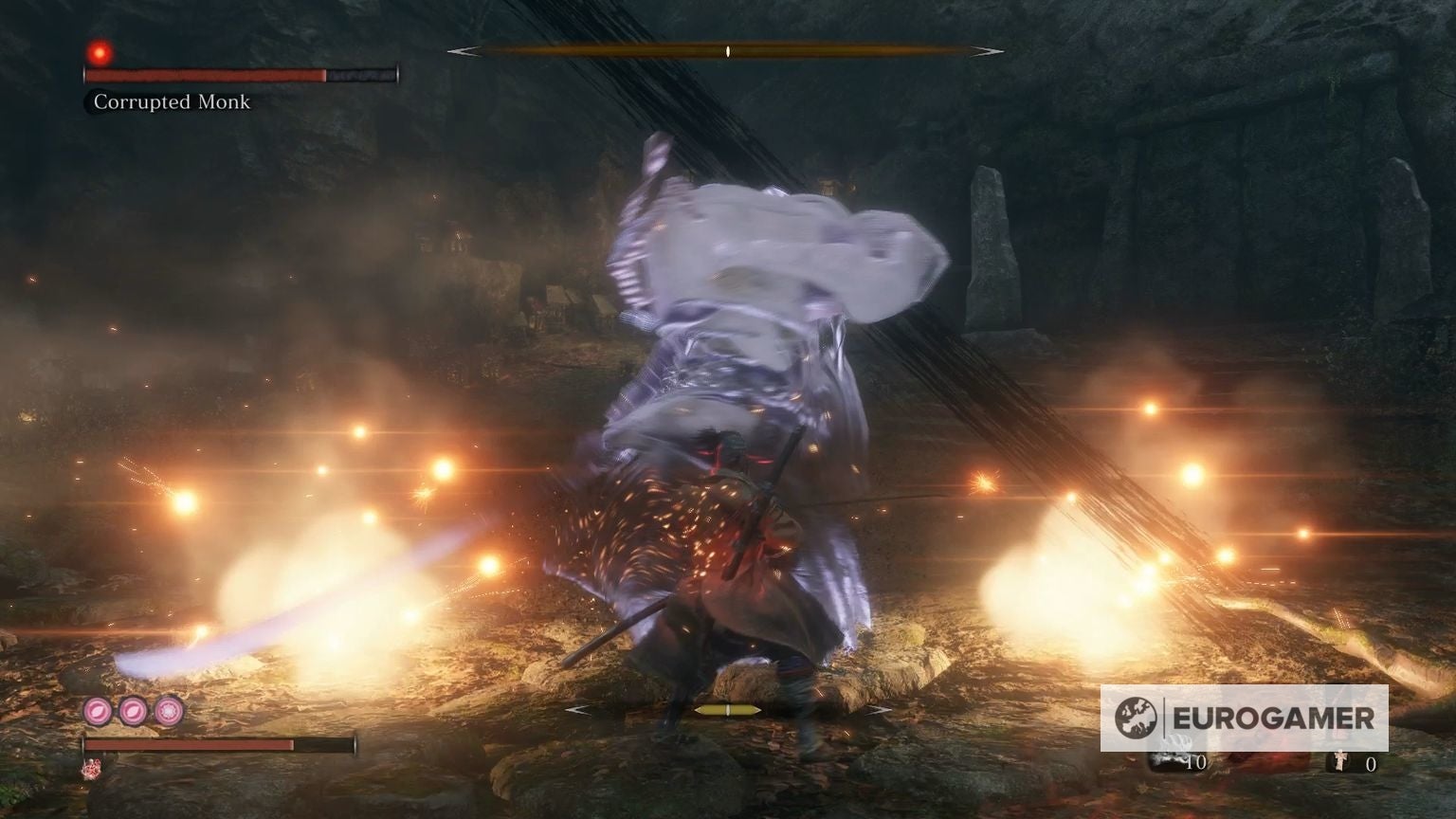
Task: Click the middle resurrection node orb
Action: (133, 711)
